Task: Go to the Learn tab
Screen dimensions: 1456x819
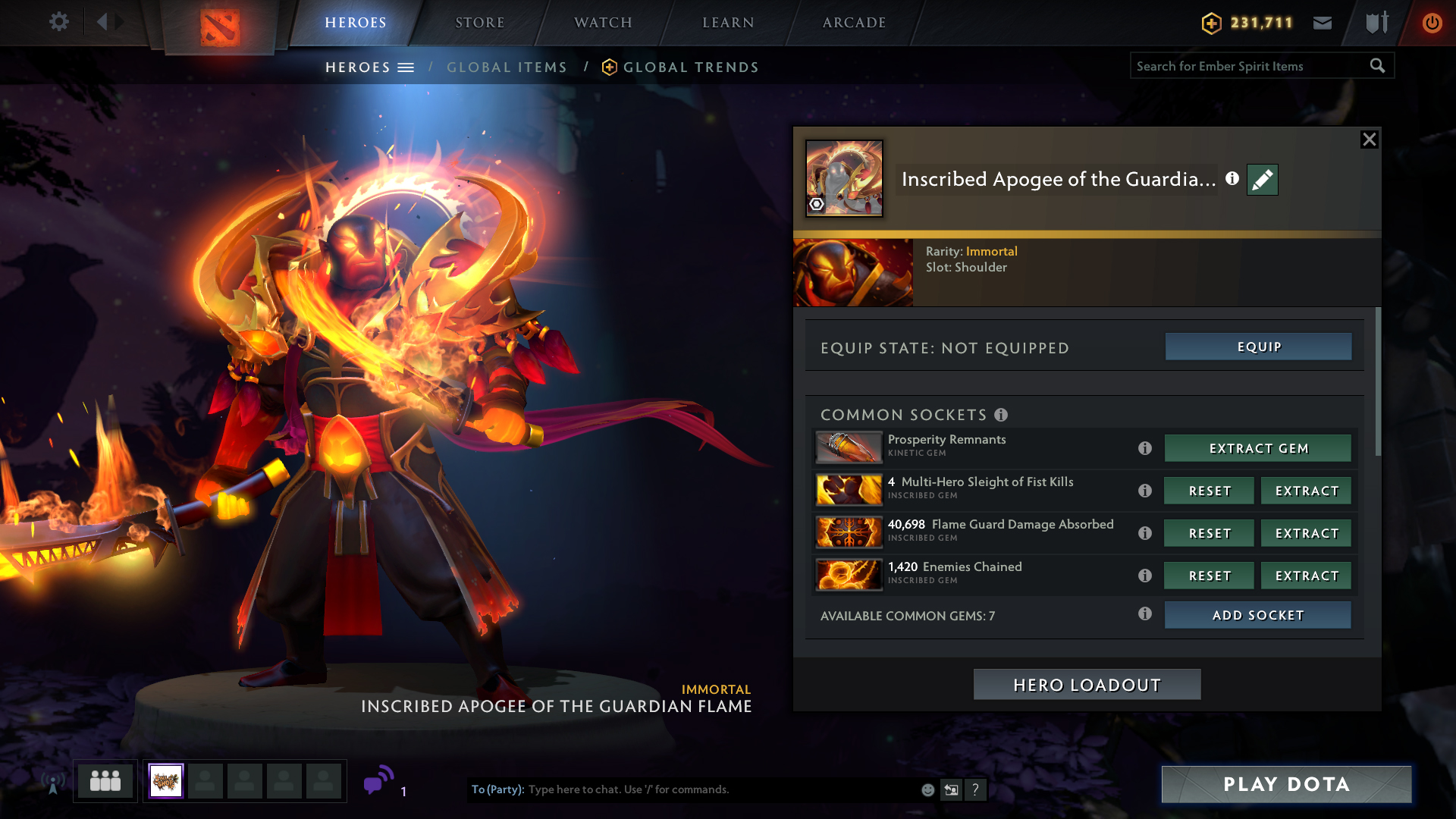Action: point(728,23)
